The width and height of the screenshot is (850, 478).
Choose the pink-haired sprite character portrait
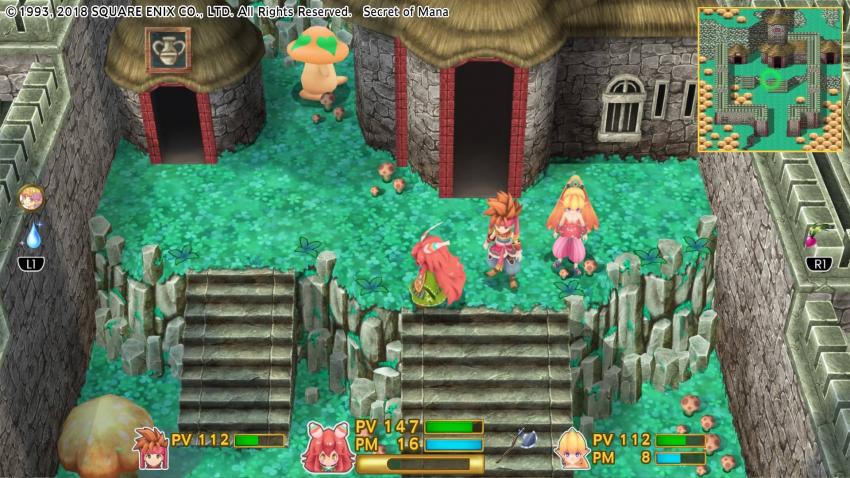tap(326, 447)
